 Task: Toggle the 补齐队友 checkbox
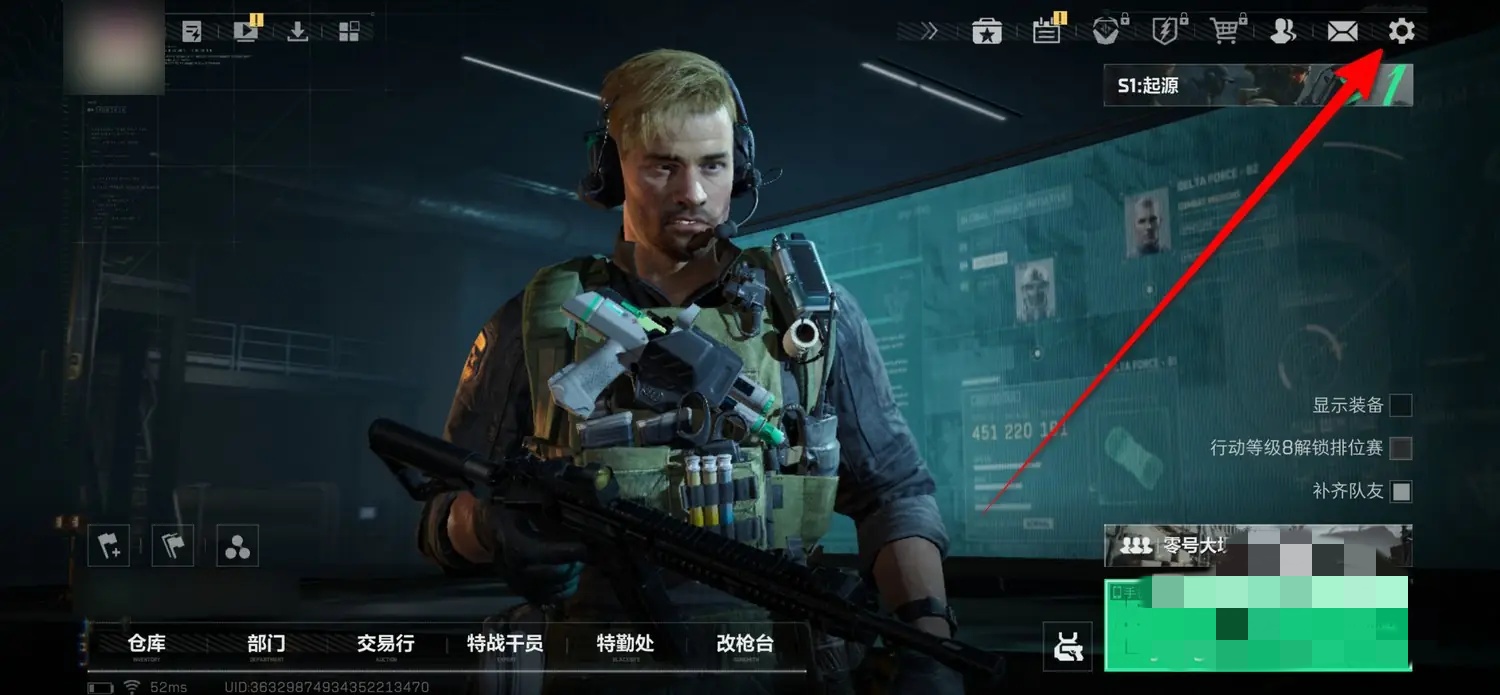(1401, 491)
